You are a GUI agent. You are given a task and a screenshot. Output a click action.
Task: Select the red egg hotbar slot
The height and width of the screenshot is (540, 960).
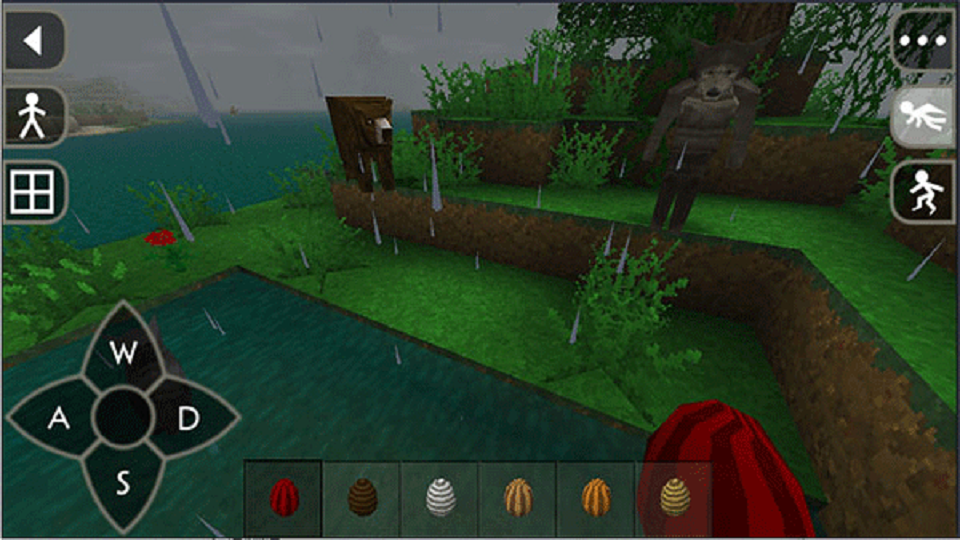[x=284, y=496]
